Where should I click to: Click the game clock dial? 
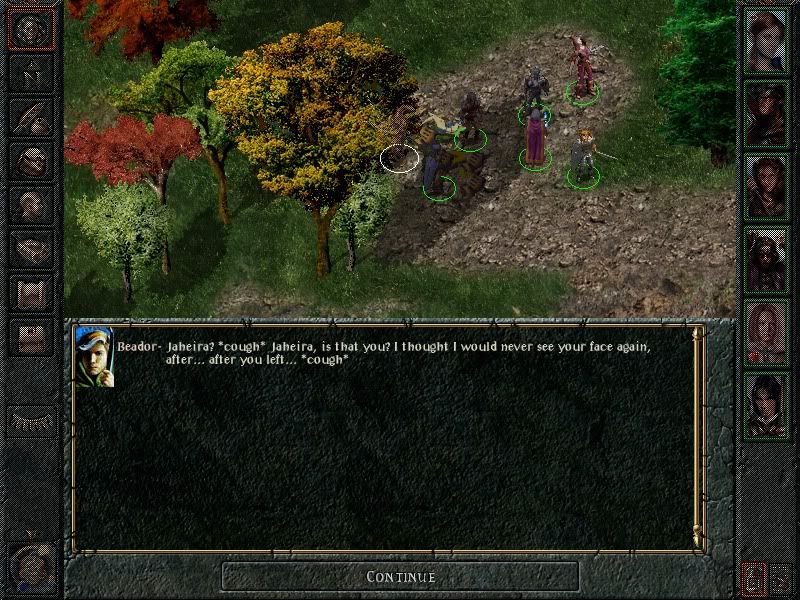pyautogui.click(x=31, y=565)
